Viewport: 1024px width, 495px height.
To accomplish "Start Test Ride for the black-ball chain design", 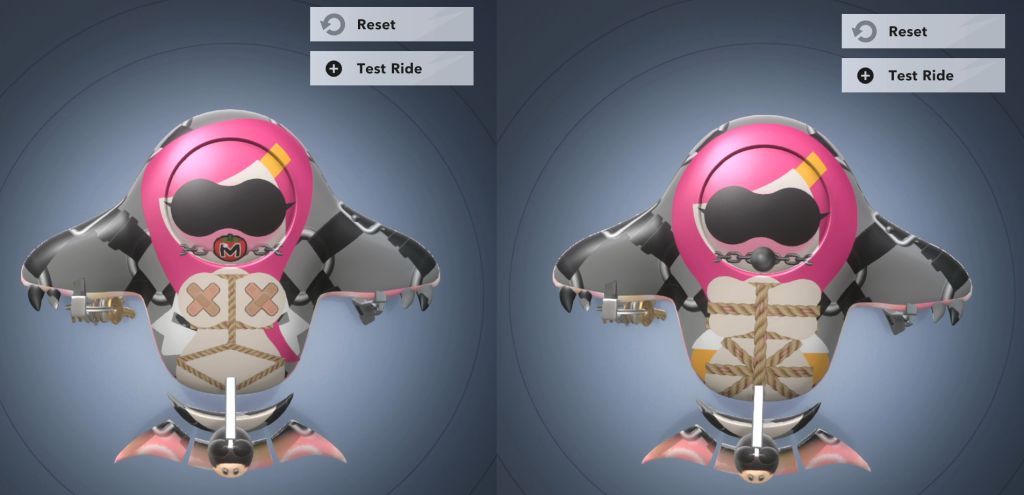I will click(x=922, y=75).
